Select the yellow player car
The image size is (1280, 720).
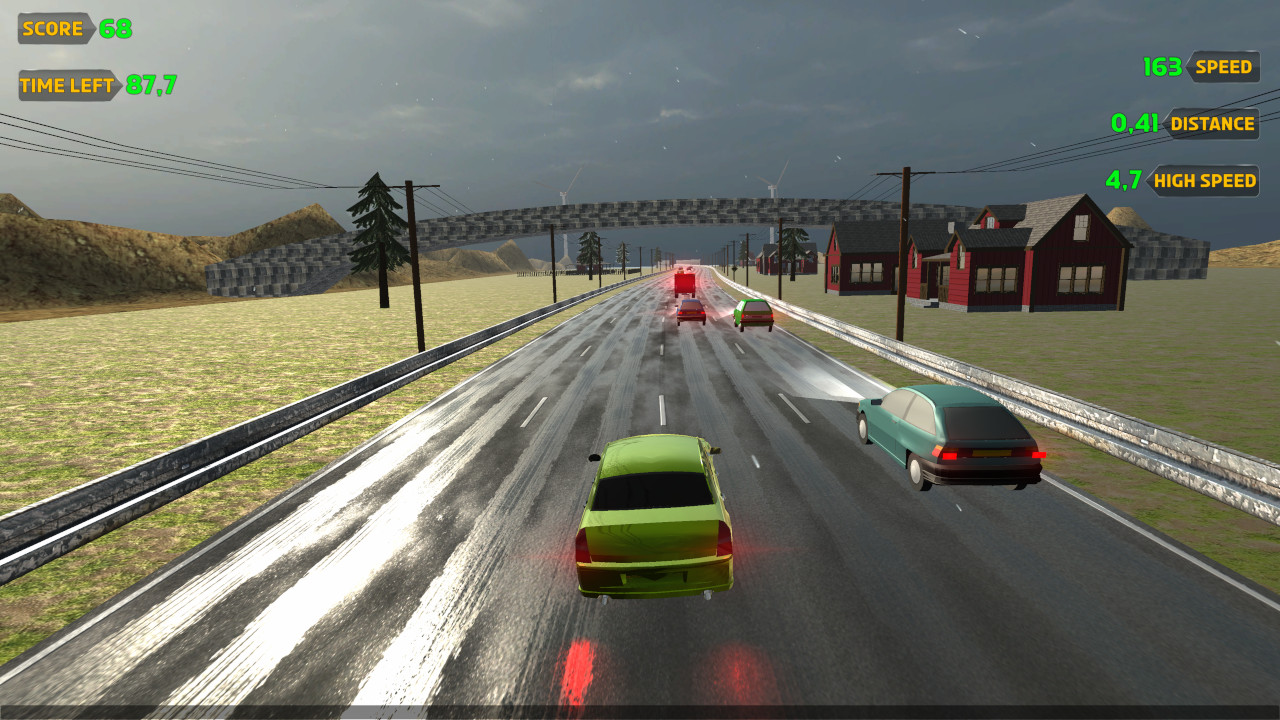655,520
